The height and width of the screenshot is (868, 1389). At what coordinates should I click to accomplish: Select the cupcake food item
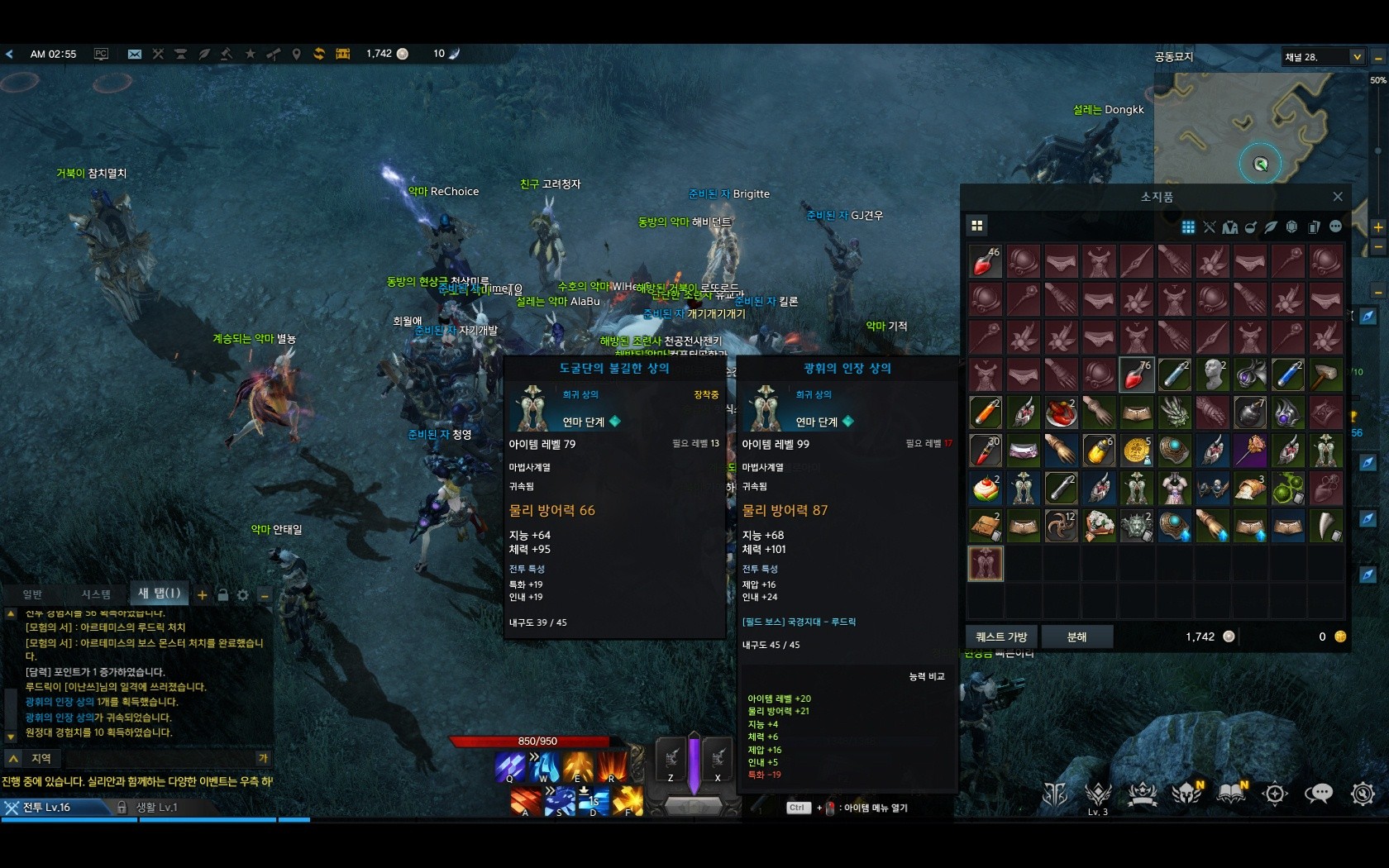[986, 489]
